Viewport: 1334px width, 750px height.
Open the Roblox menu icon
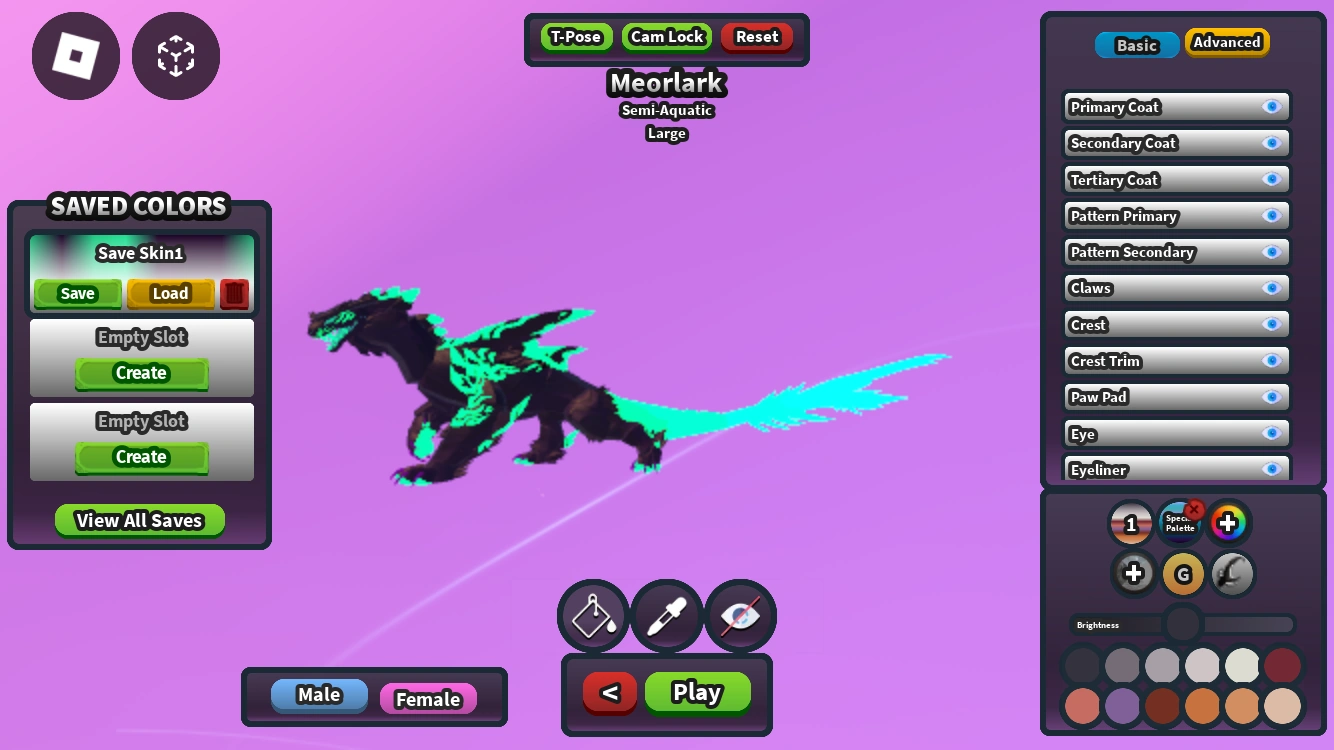pyautogui.click(x=75, y=56)
